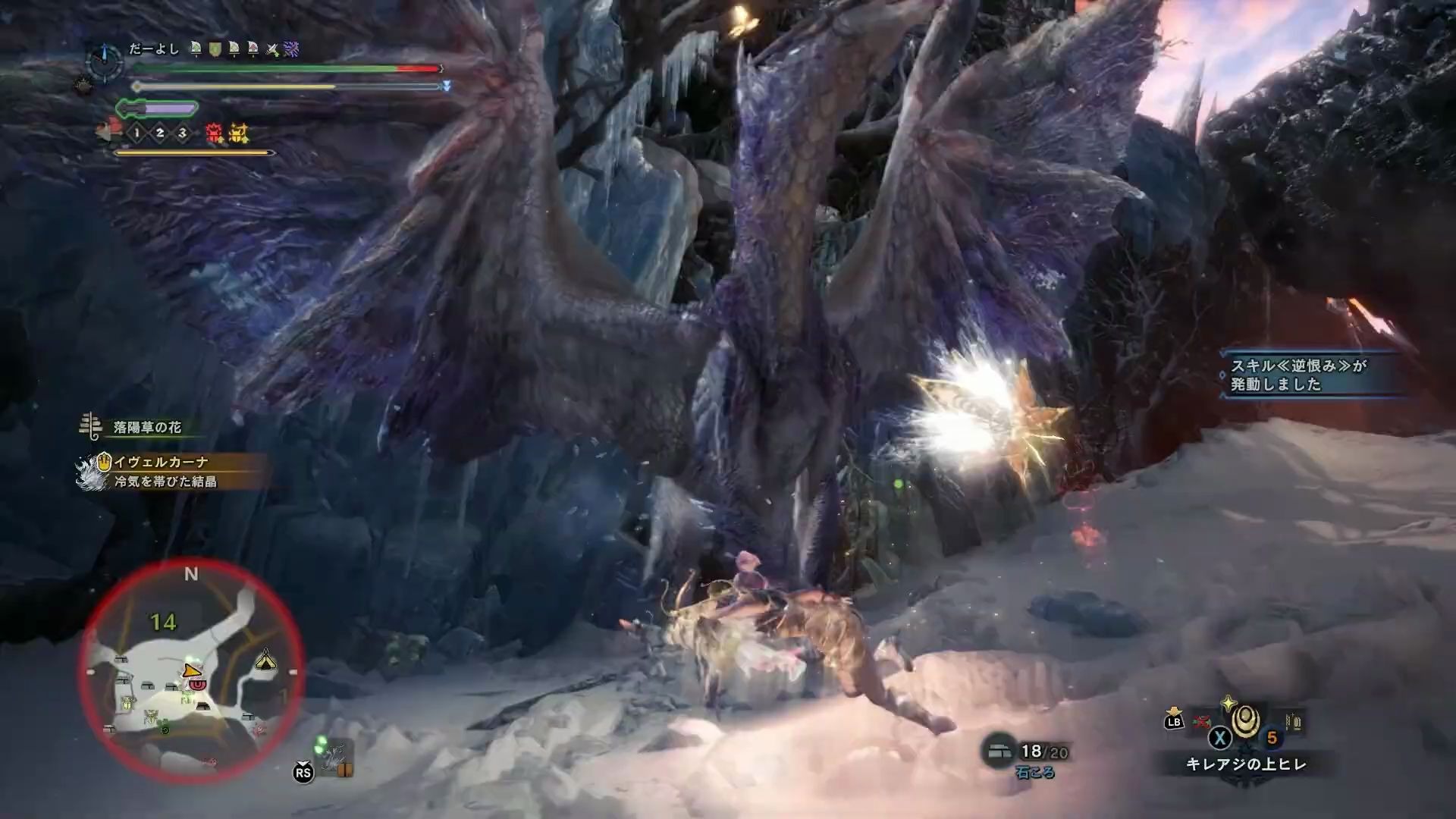This screenshot has height=819, width=1456.
Task: Select the green shield status icon
Action: coord(215,50)
